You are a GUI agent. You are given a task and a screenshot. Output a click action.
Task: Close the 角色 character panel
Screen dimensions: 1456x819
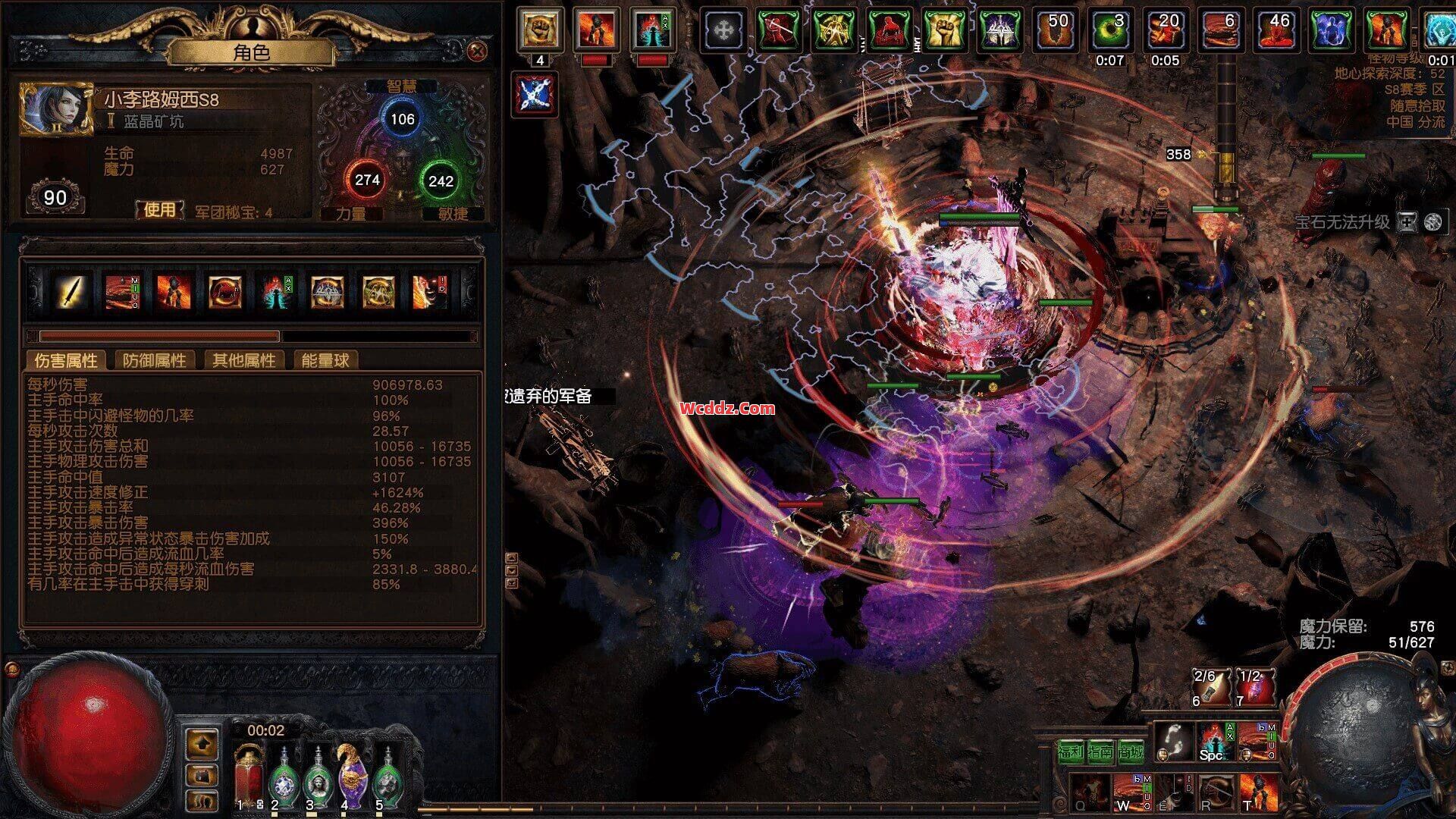click(x=477, y=51)
